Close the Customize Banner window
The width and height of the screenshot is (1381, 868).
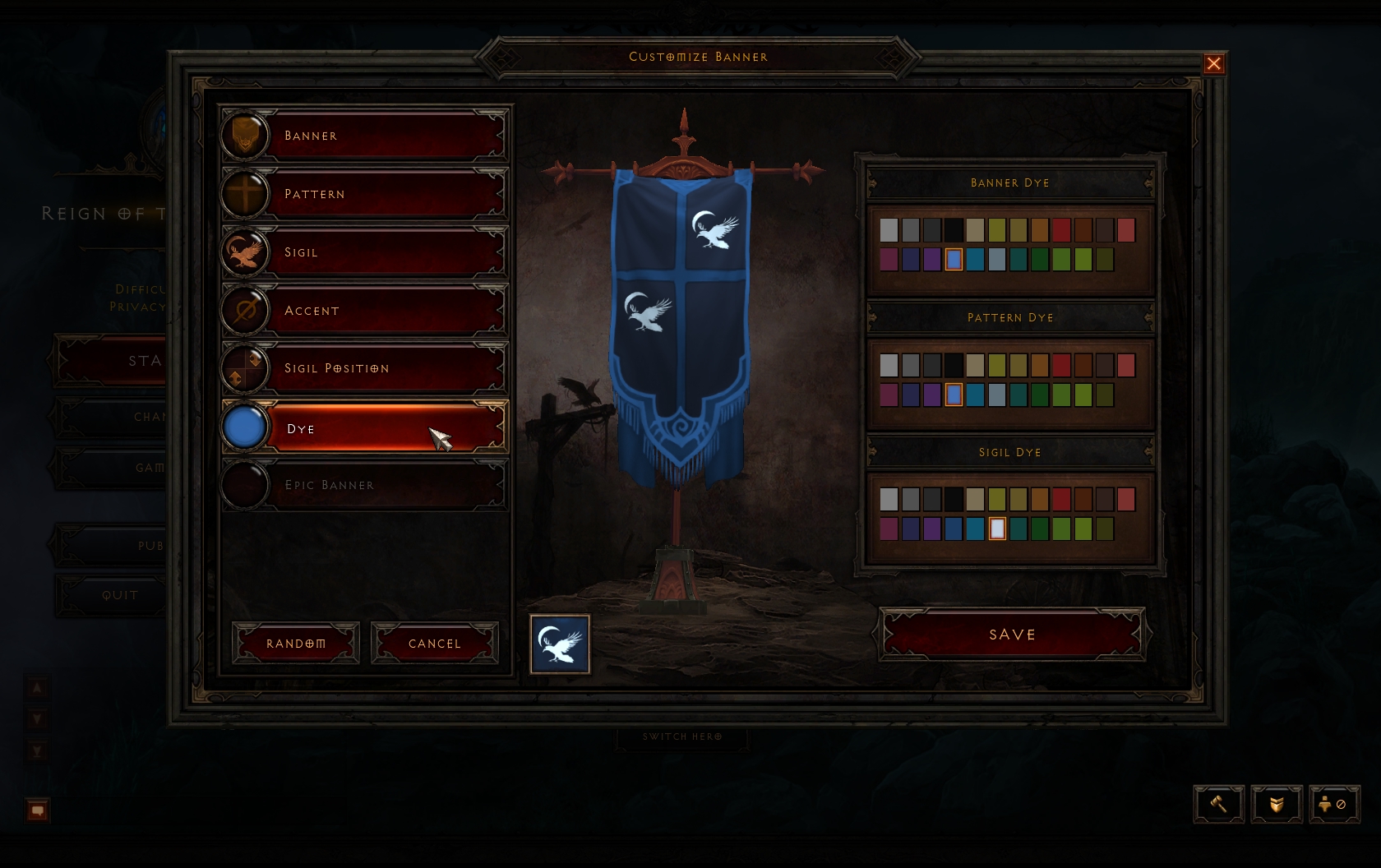(1213, 64)
